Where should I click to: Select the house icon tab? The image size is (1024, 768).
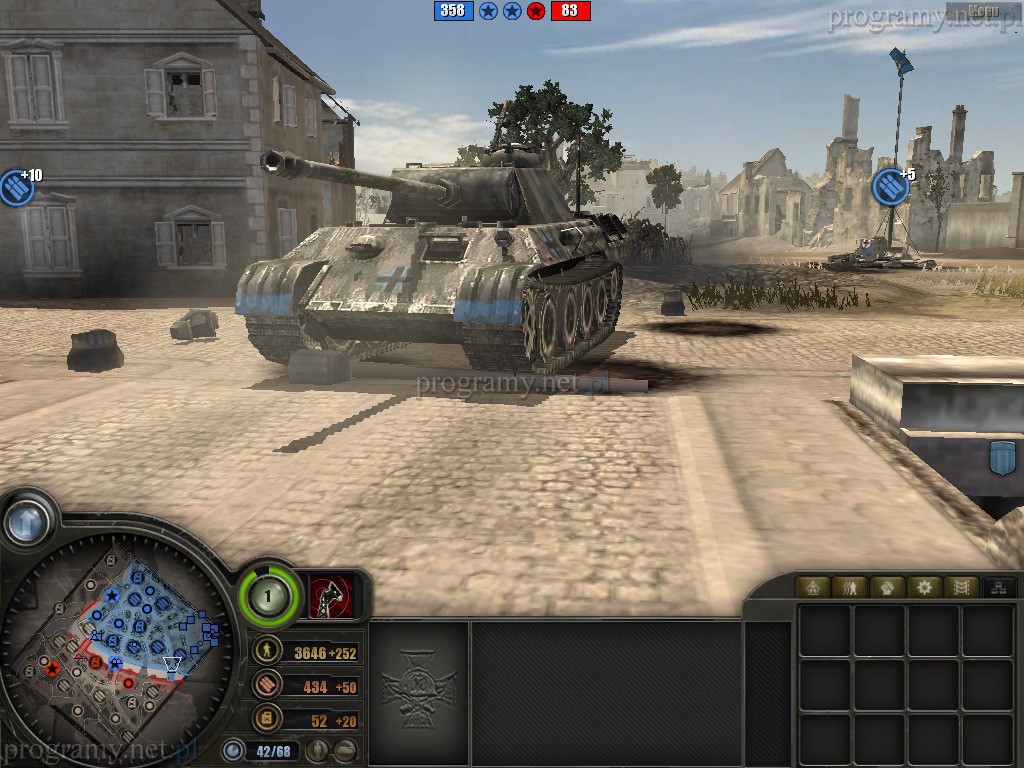(x=813, y=587)
